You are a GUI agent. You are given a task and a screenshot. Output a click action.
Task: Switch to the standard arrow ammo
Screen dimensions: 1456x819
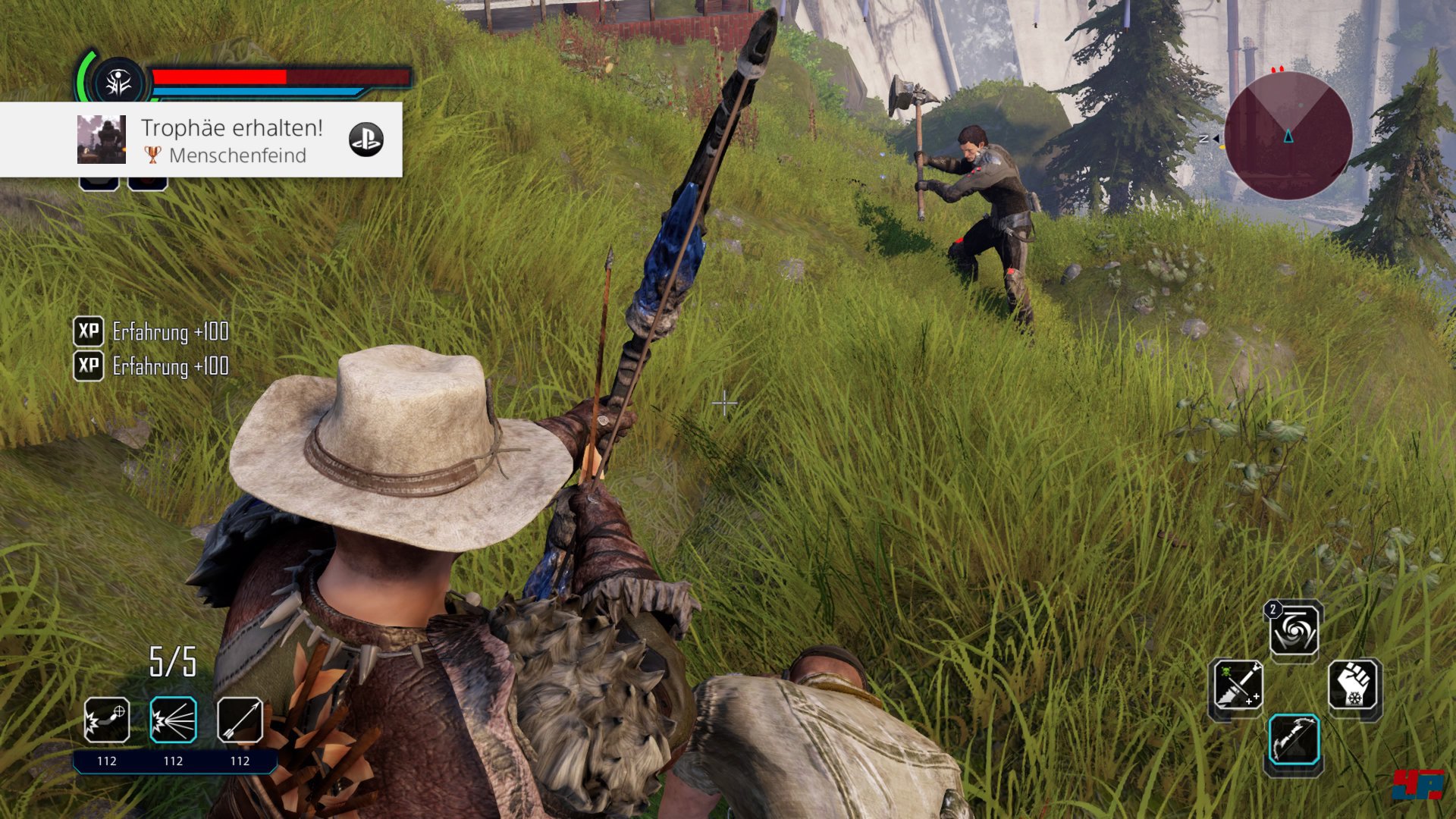(x=240, y=720)
